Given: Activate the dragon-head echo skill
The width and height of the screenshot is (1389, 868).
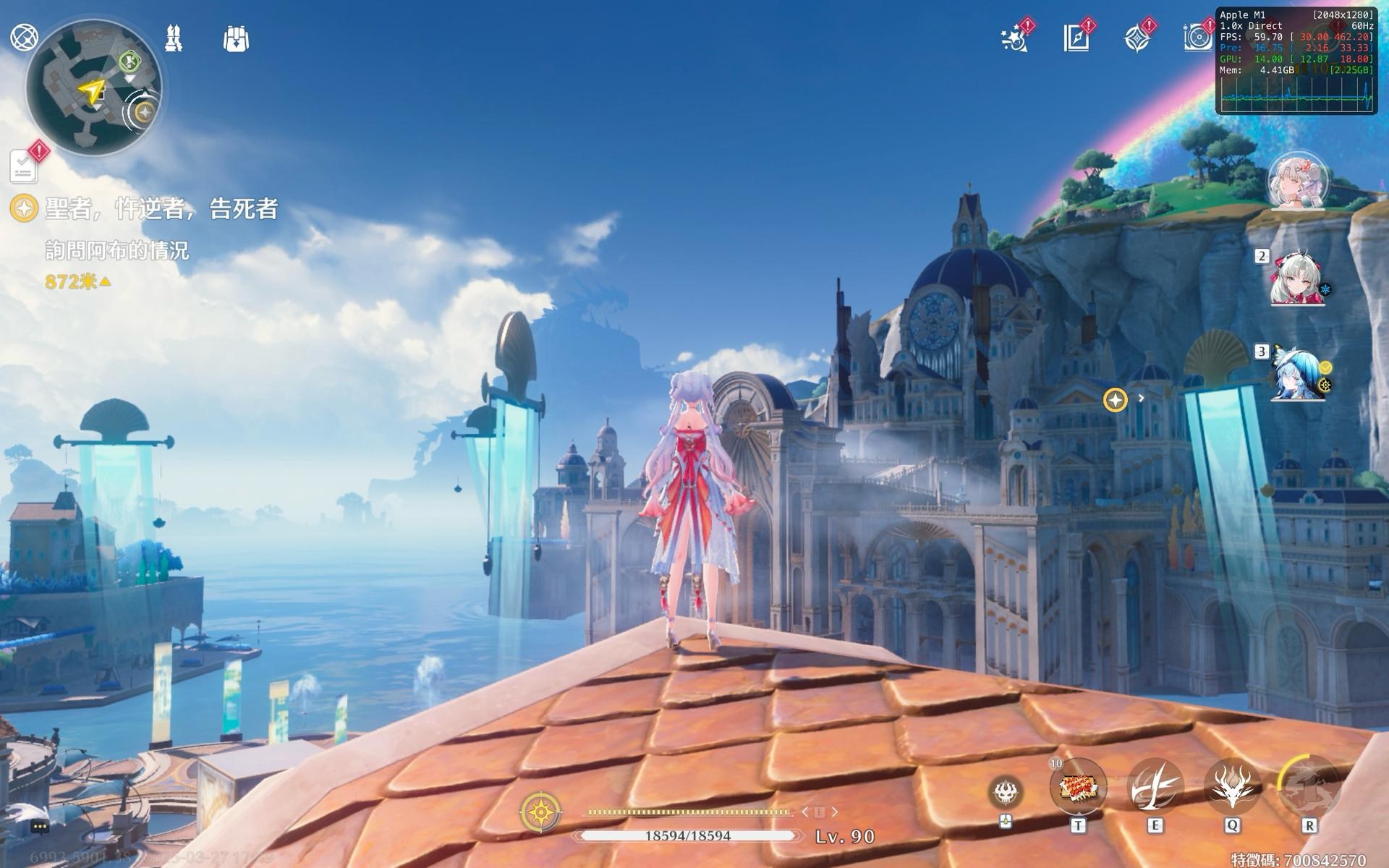Looking at the screenshot, I should 1232,786.
